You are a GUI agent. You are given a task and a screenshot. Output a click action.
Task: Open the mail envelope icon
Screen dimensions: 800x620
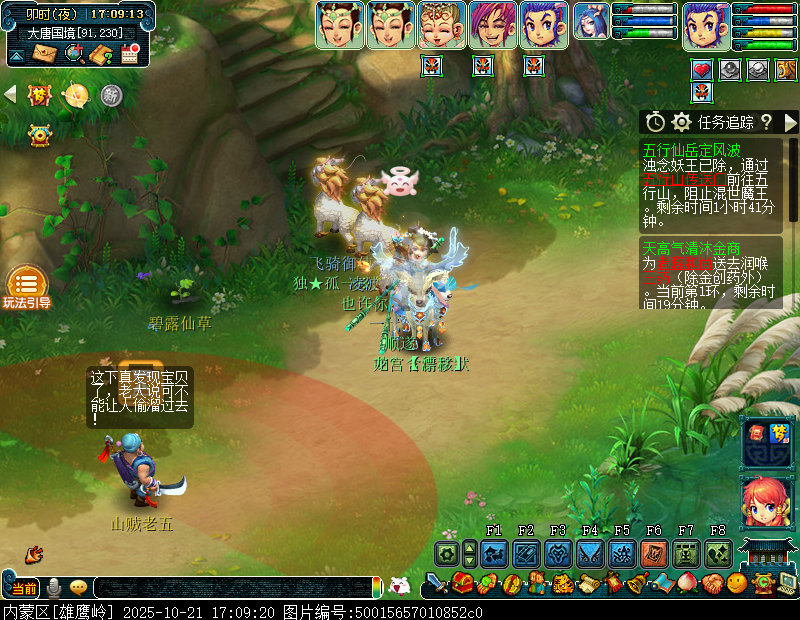click(46, 54)
